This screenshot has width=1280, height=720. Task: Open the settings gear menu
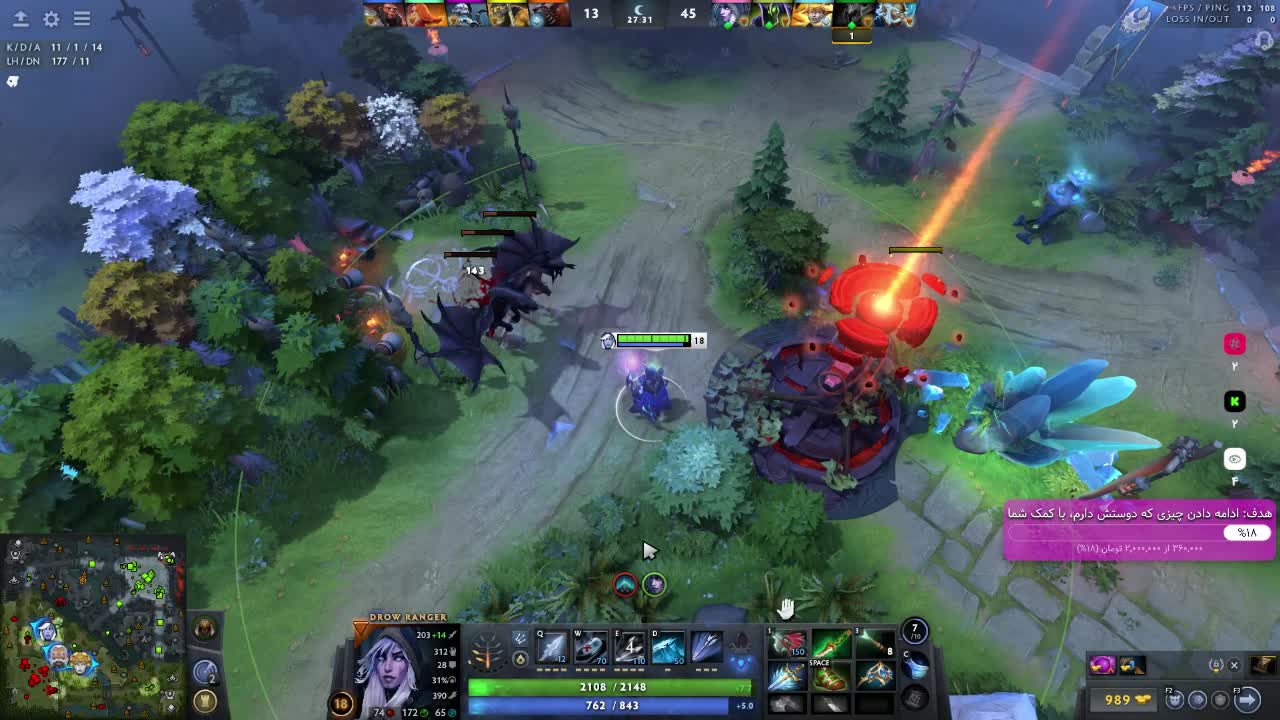[51, 19]
